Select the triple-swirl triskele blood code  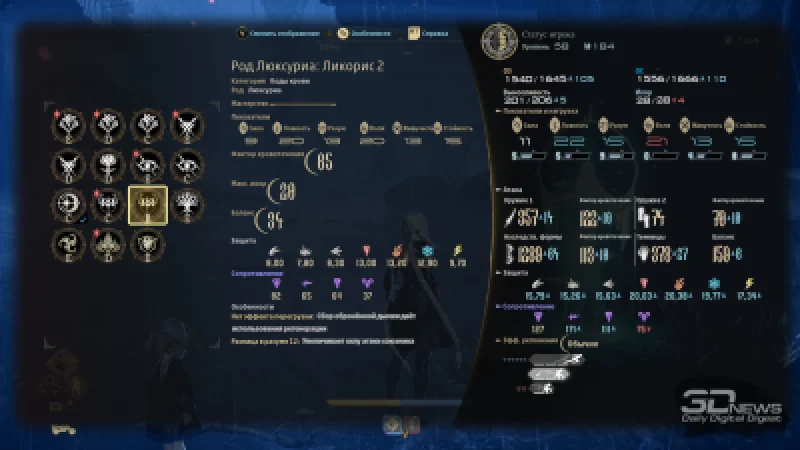point(70,241)
